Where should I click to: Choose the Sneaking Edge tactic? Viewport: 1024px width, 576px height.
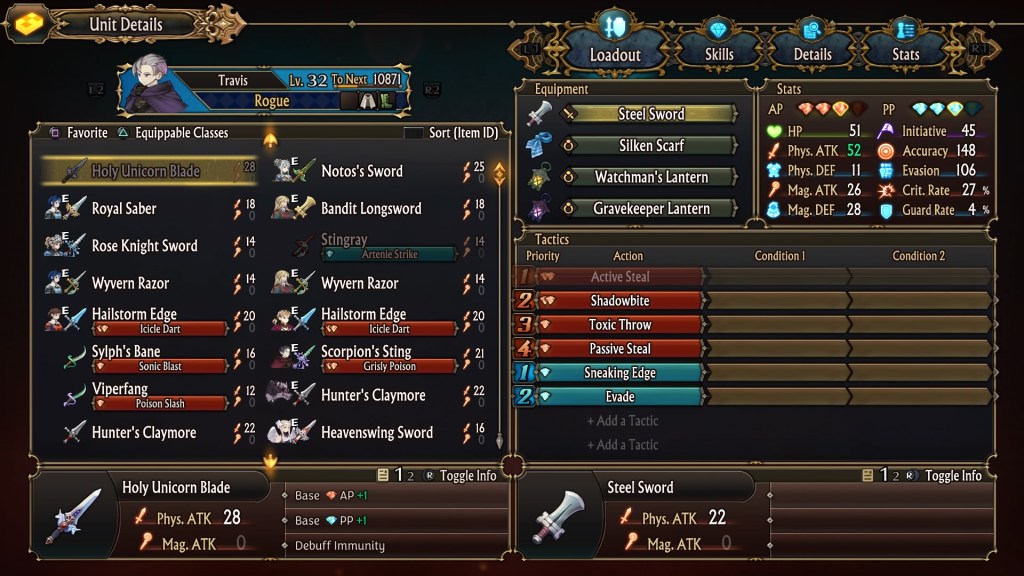click(620, 373)
